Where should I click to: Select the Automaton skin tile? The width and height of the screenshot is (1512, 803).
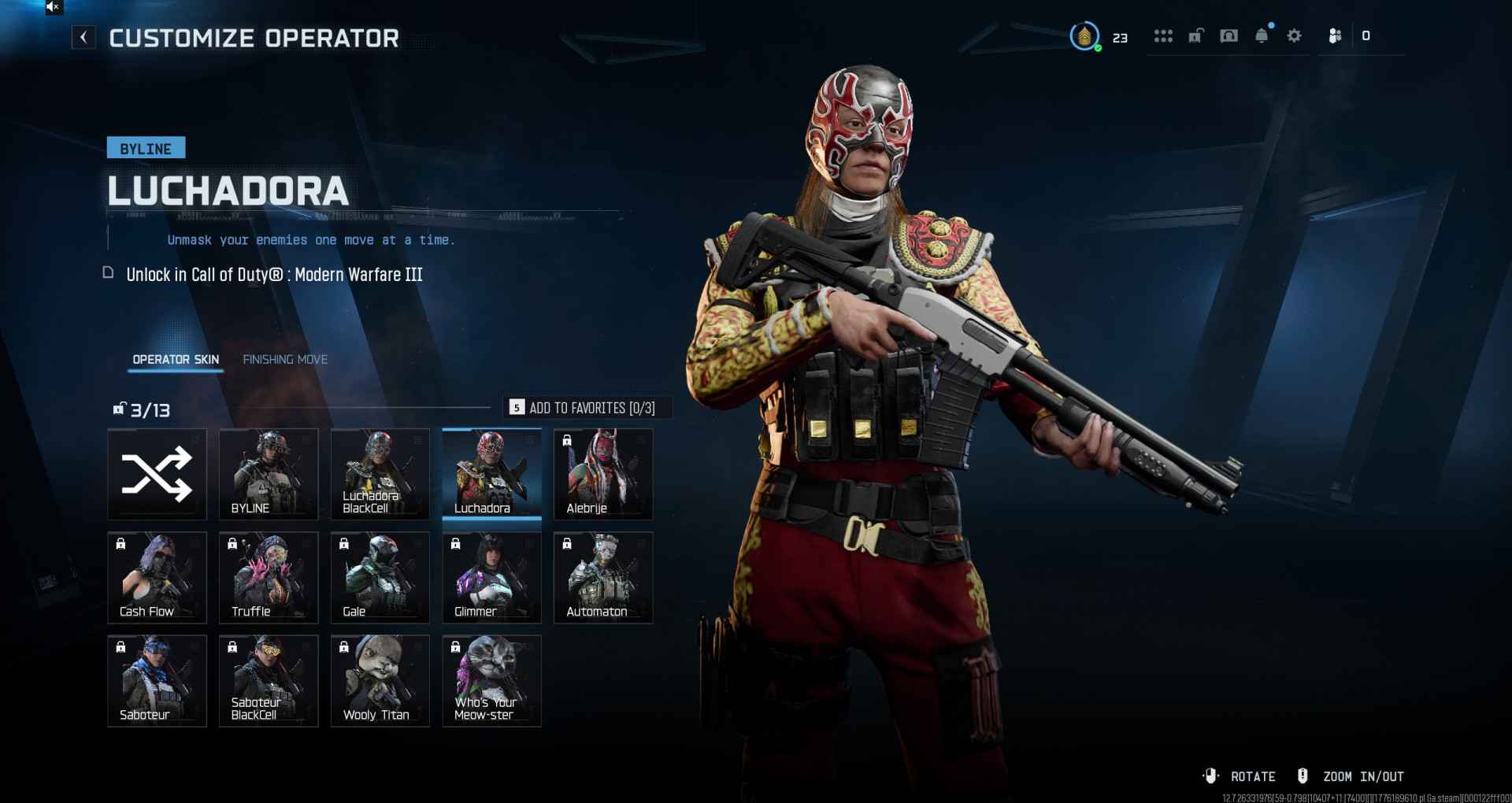pyautogui.click(x=603, y=577)
